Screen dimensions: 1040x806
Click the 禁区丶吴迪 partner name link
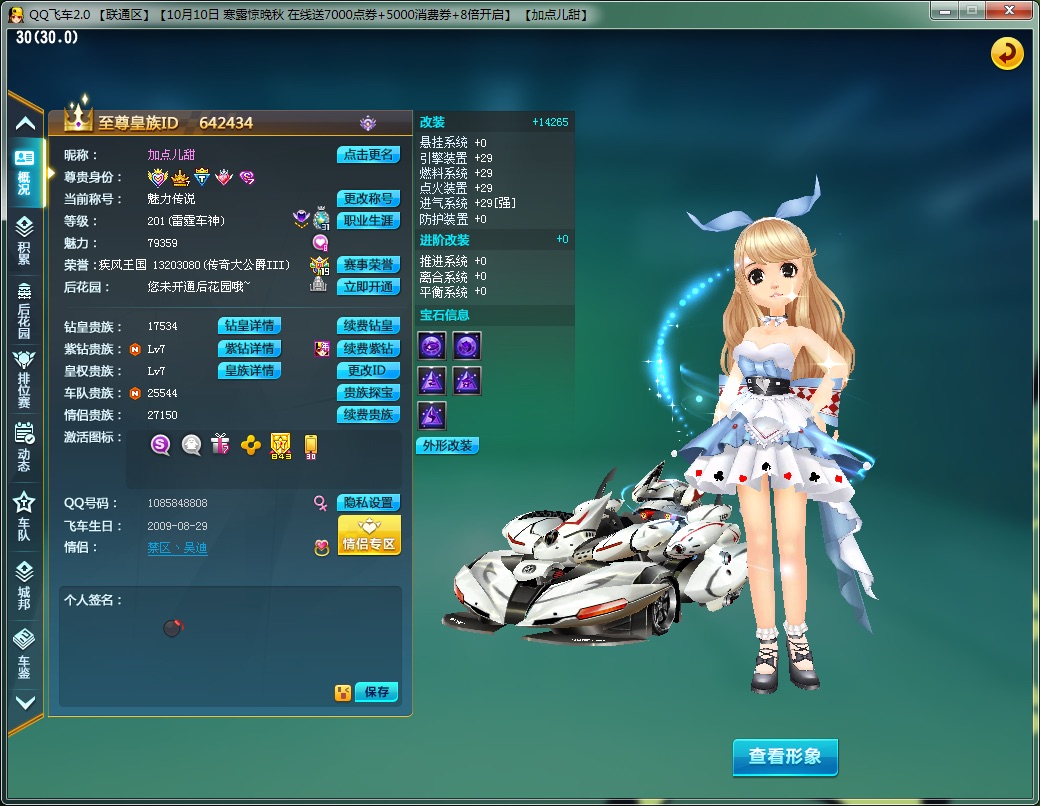tap(177, 548)
